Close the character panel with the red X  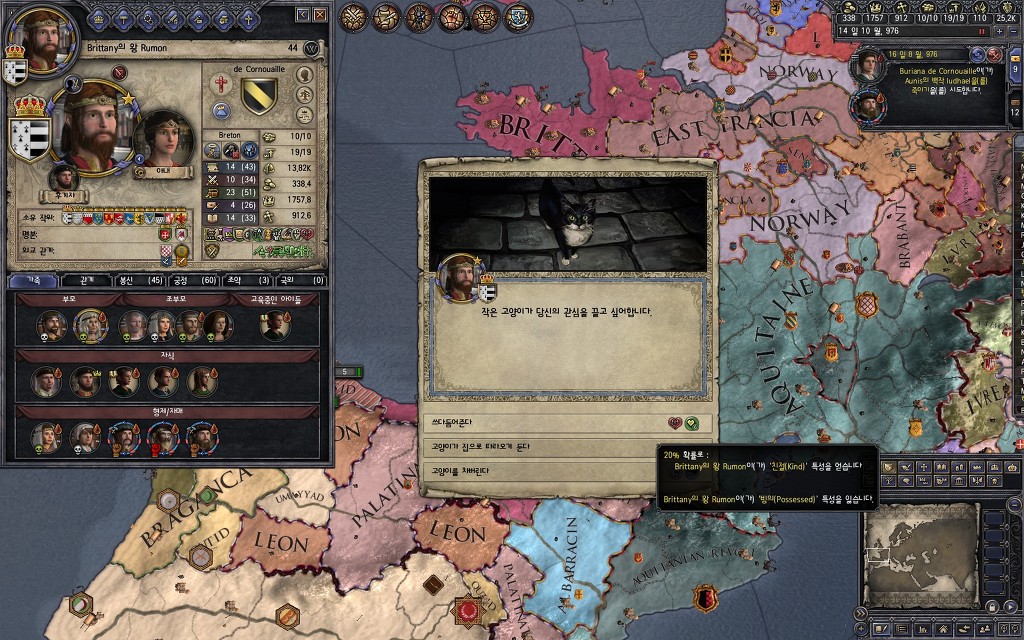pos(320,15)
